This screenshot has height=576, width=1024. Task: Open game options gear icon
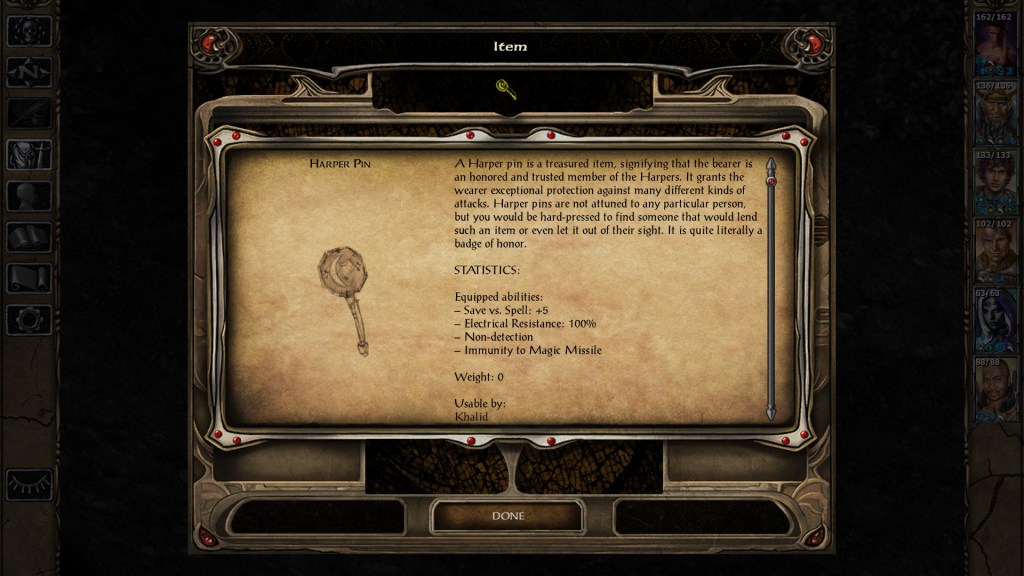tap(29, 320)
